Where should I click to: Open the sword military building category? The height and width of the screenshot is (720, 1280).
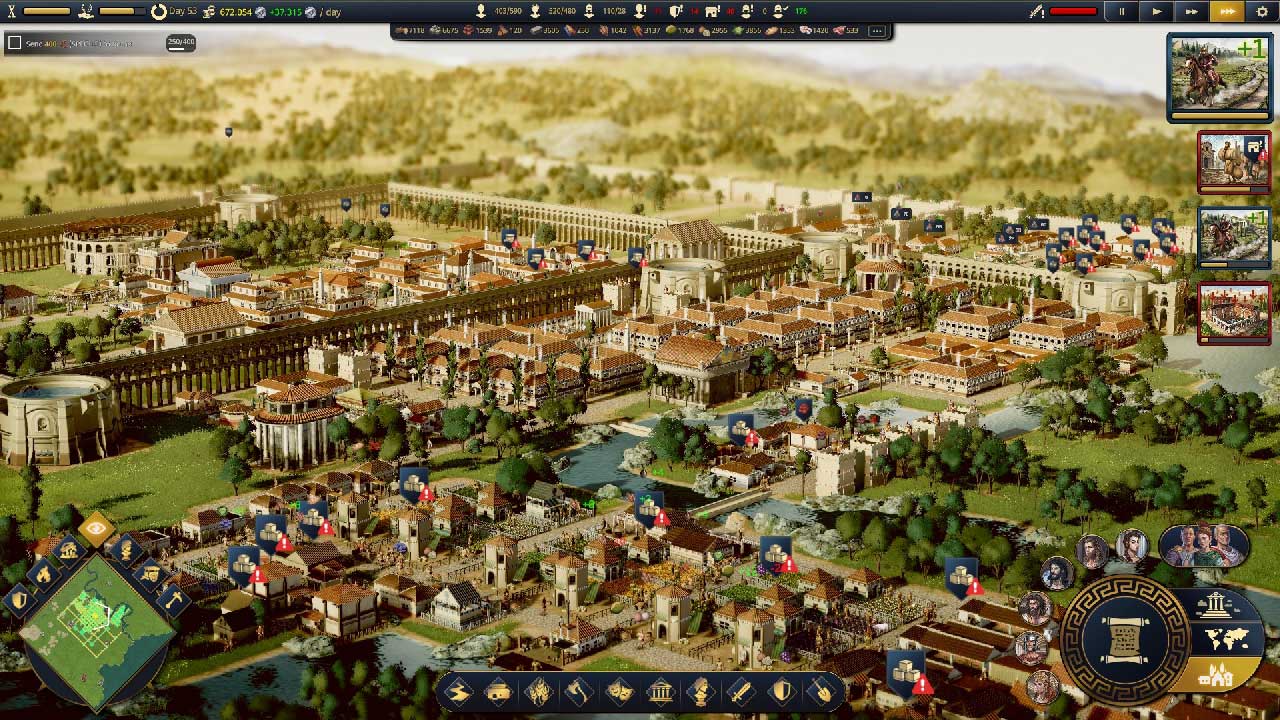pos(742,691)
